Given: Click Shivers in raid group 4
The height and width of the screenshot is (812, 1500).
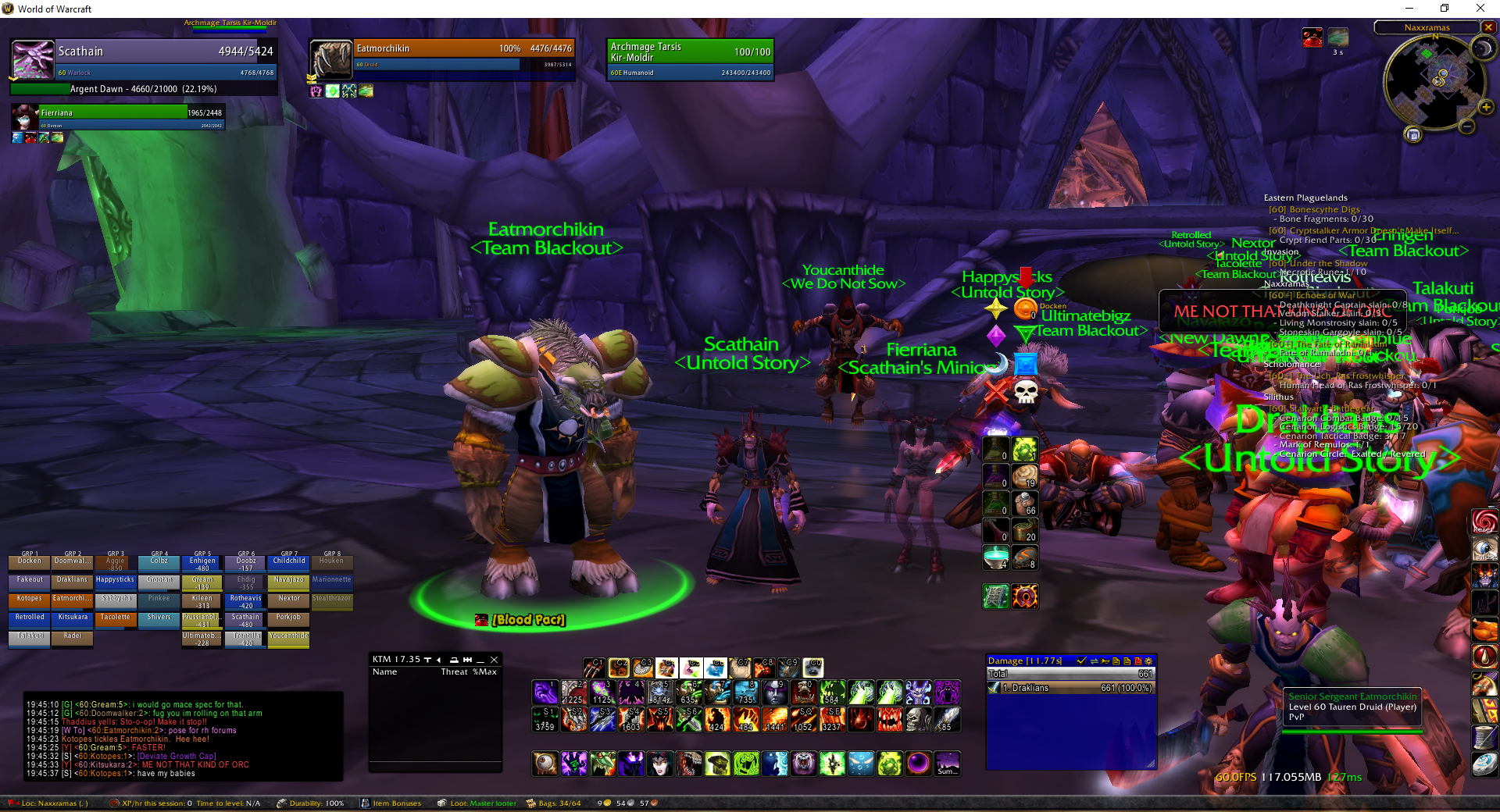Looking at the screenshot, I should (159, 618).
